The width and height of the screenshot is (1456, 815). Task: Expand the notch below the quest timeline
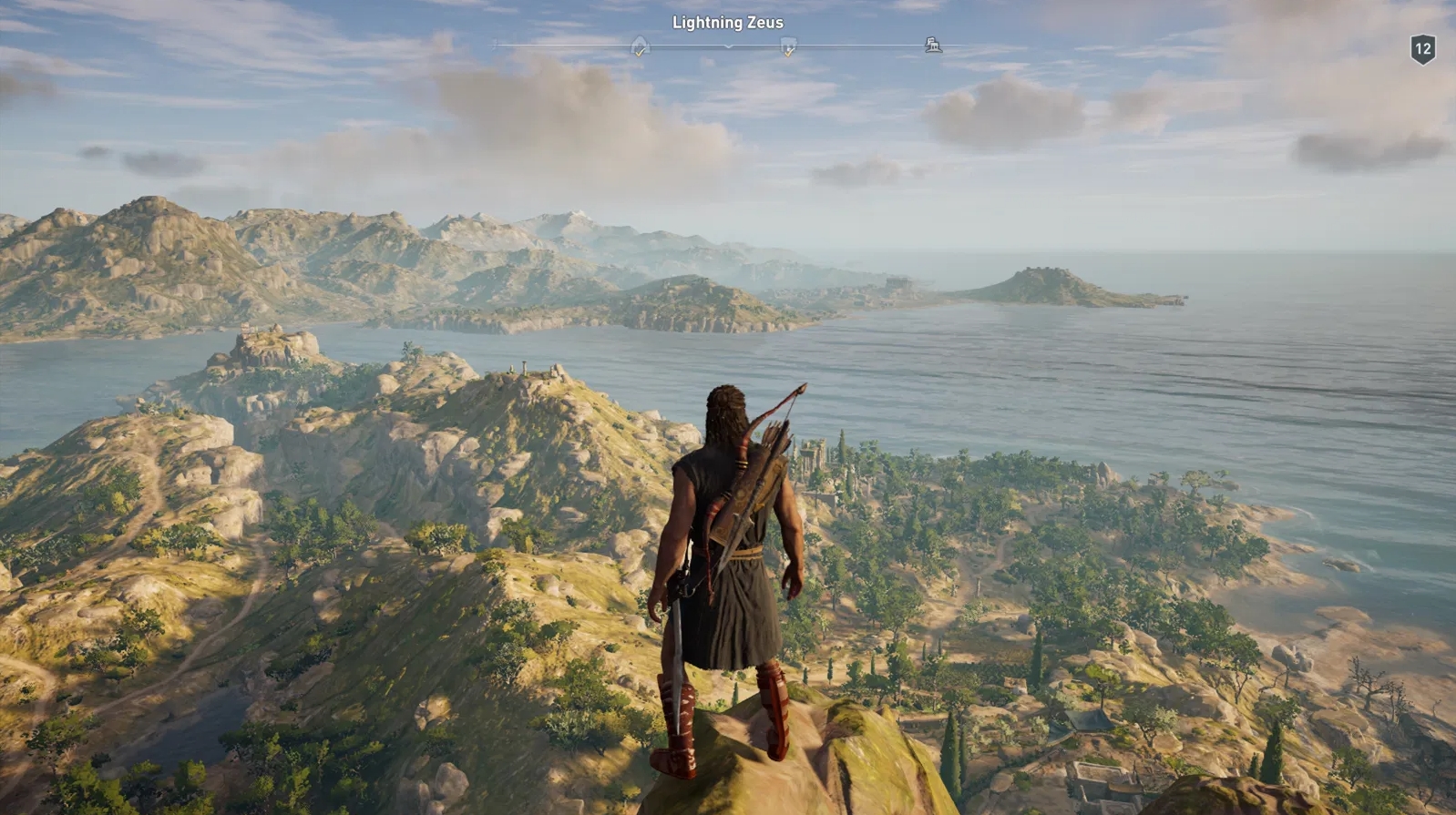pyautogui.click(x=728, y=48)
